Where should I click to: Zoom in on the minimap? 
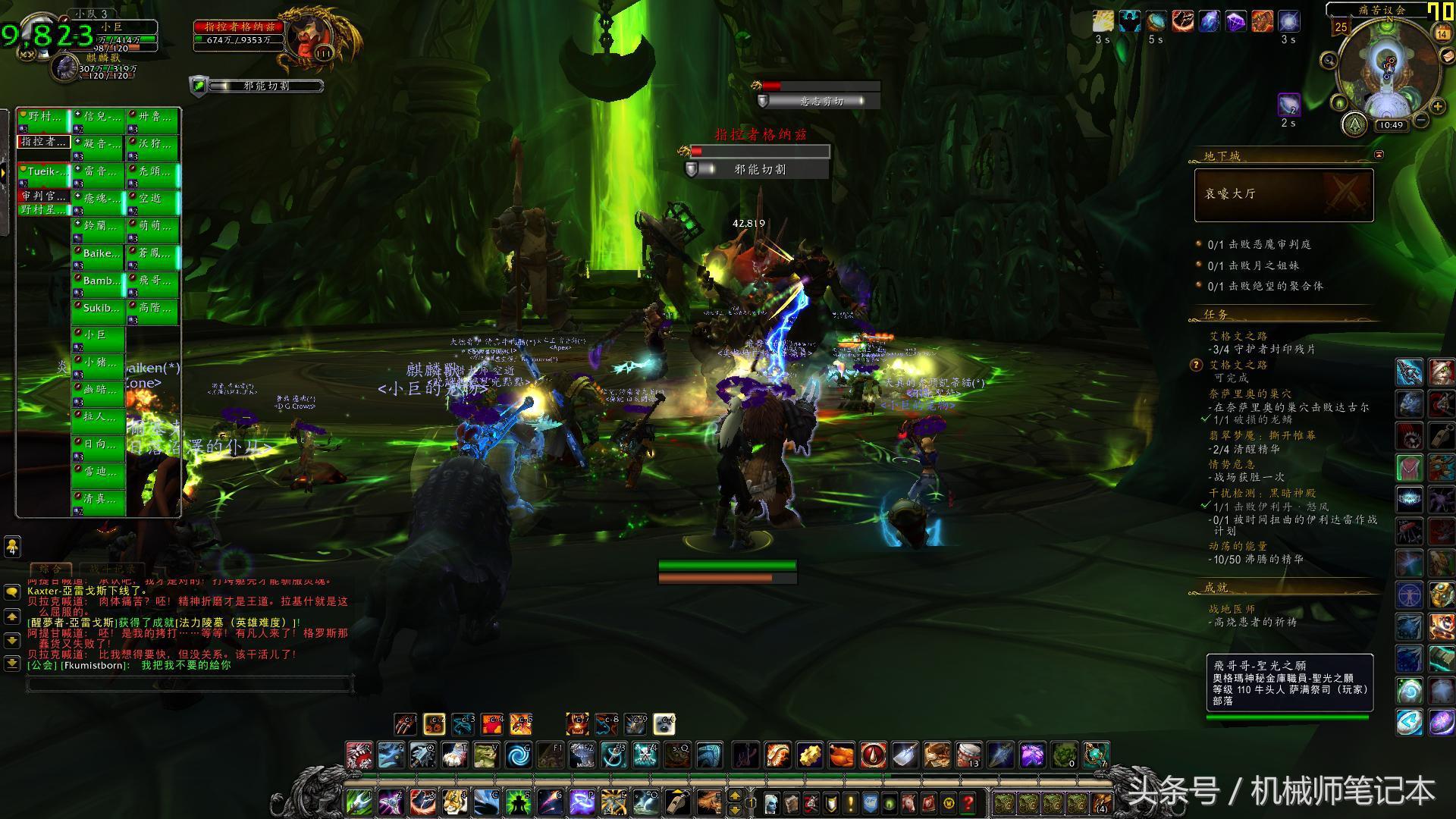[1438, 107]
